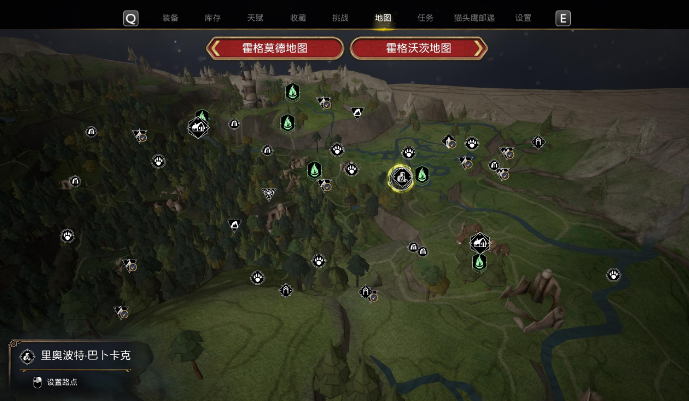Click the 里奥波特·巴卜卡克 location label
Viewport: 689px width, 401px height.
pos(81,355)
